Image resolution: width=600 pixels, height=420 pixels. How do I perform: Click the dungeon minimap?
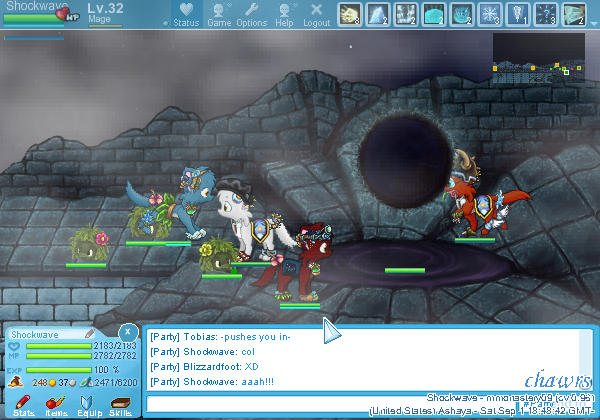[538, 60]
